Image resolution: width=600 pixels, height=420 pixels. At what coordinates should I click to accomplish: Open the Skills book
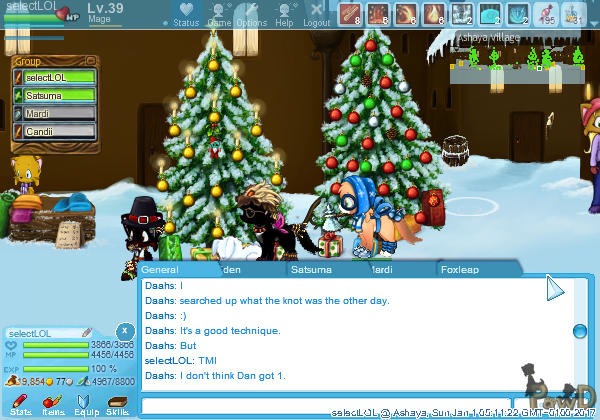pyautogui.click(x=117, y=403)
